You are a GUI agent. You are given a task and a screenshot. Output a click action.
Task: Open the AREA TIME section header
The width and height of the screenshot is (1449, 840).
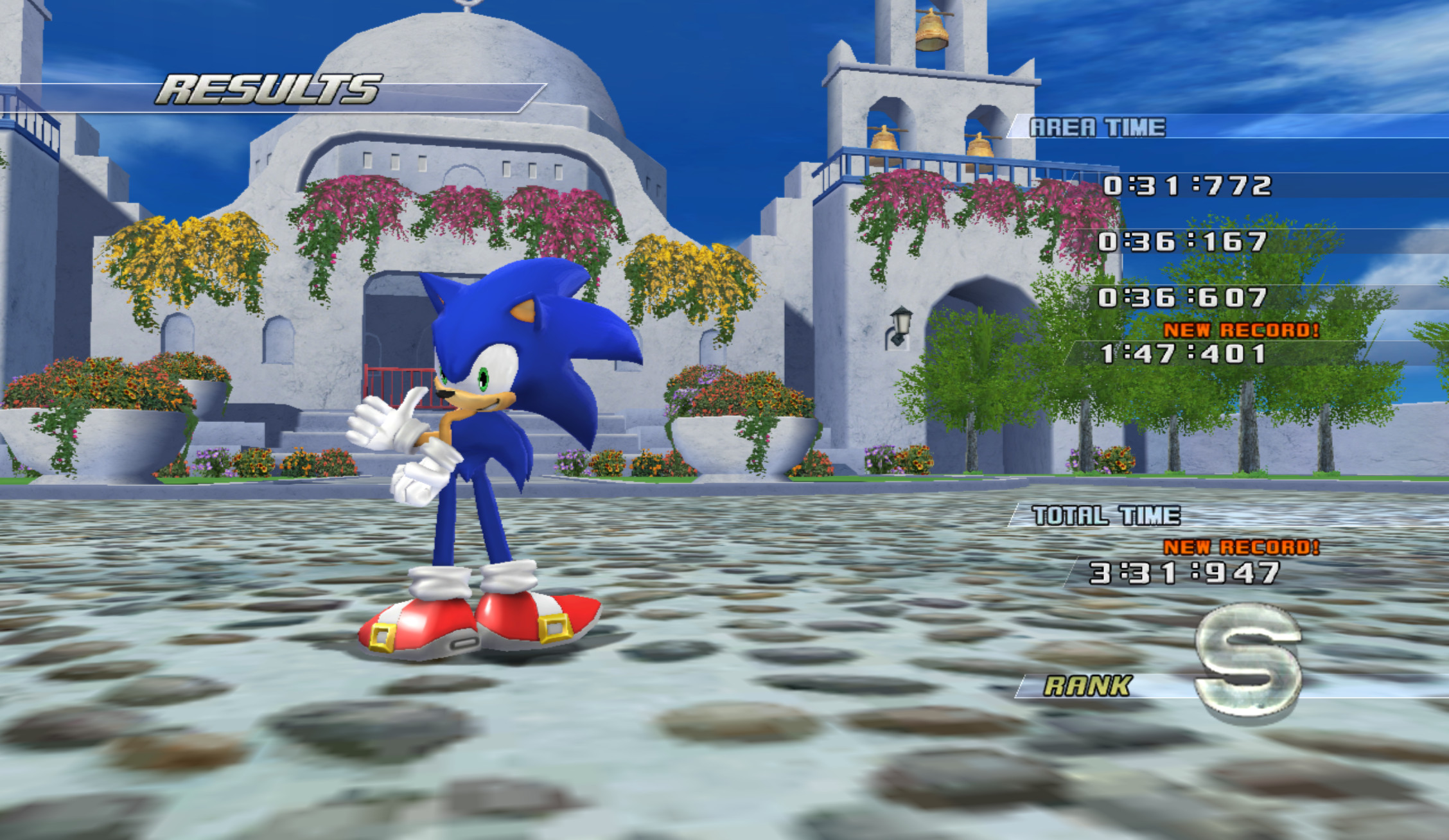(1098, 127)
